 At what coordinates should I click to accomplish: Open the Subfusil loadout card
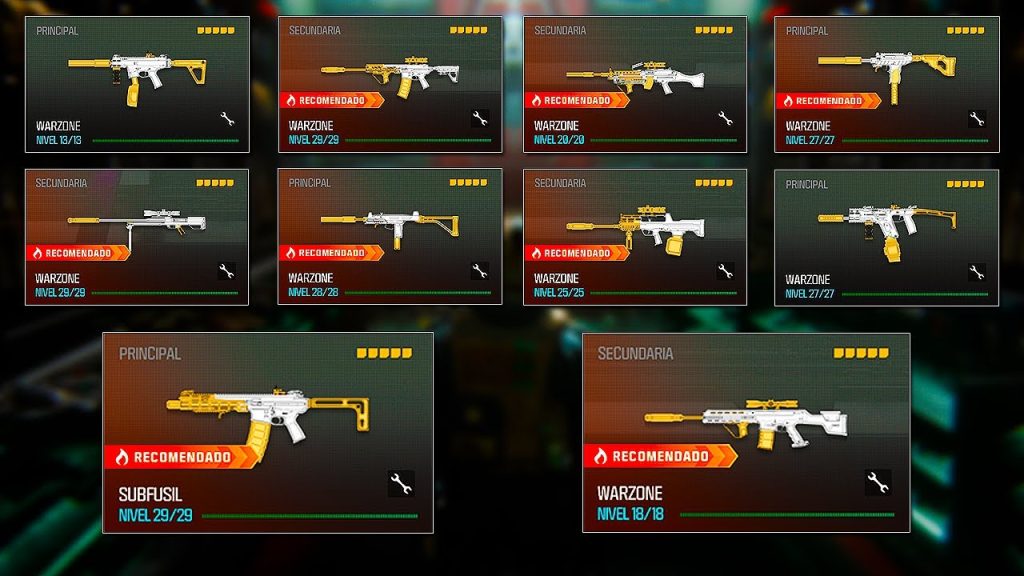[267, 432]
